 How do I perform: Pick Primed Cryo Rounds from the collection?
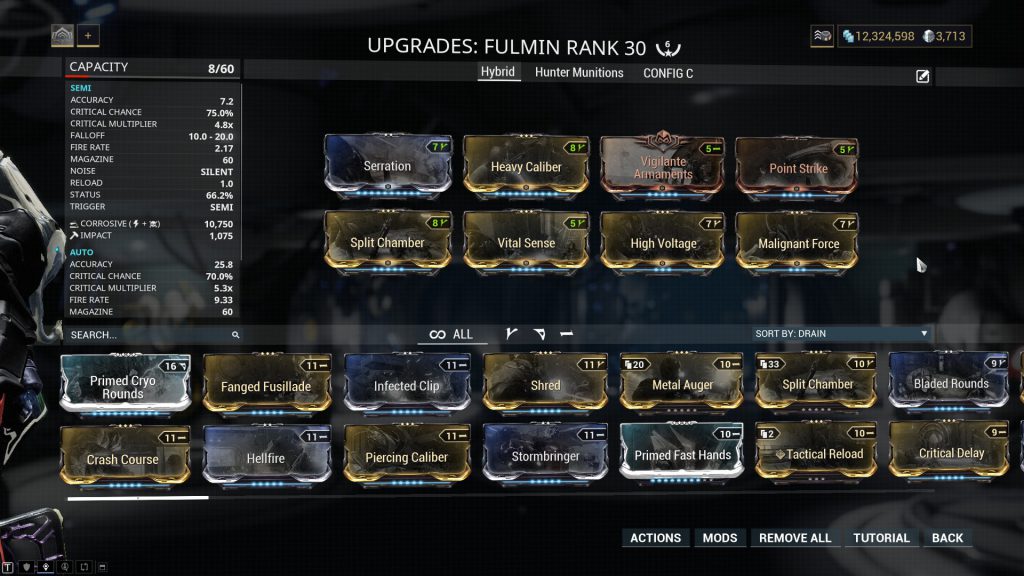point(125,384)
